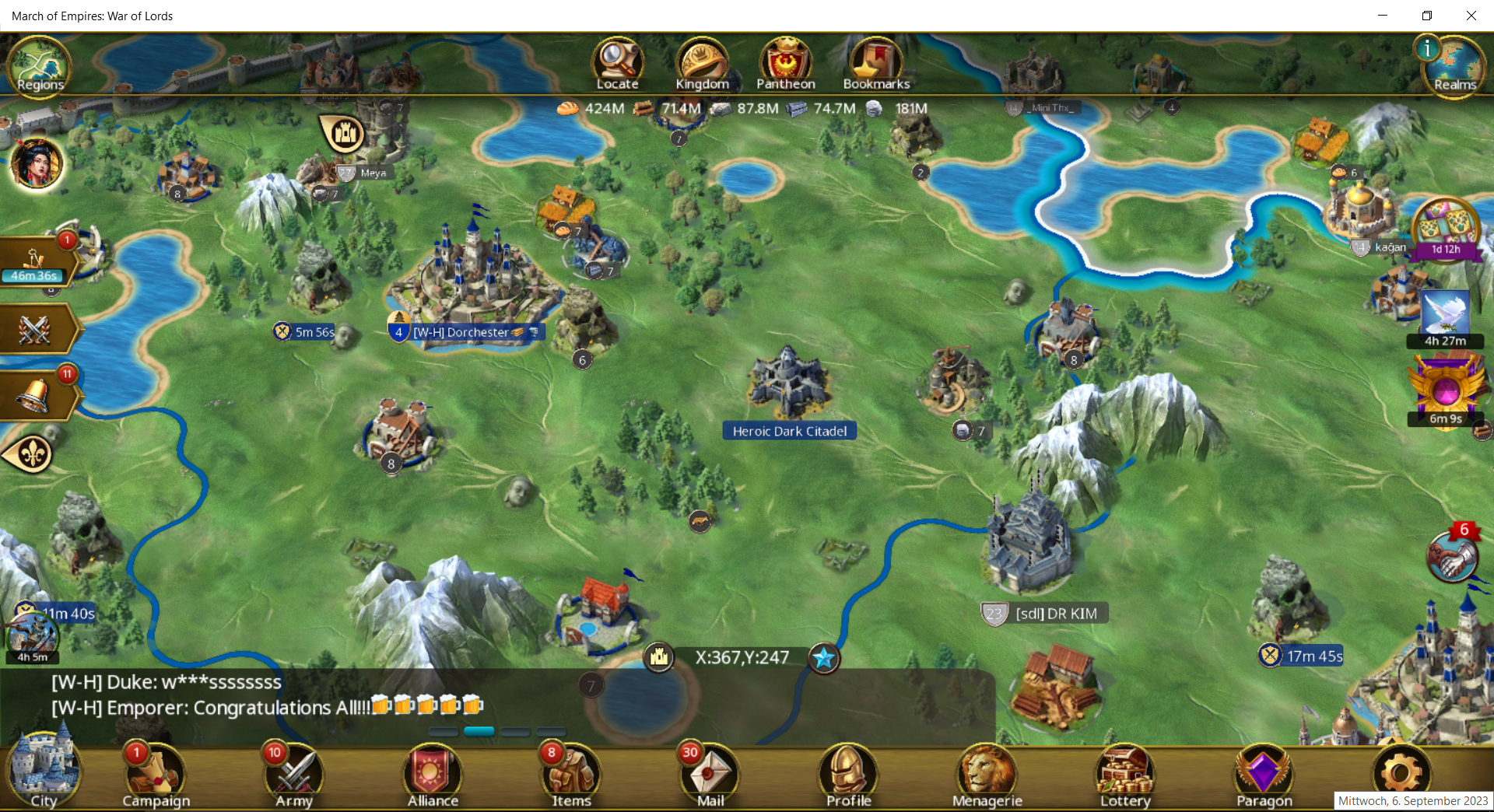Close the game window
1494x812 pixels.
(1471, 16)
